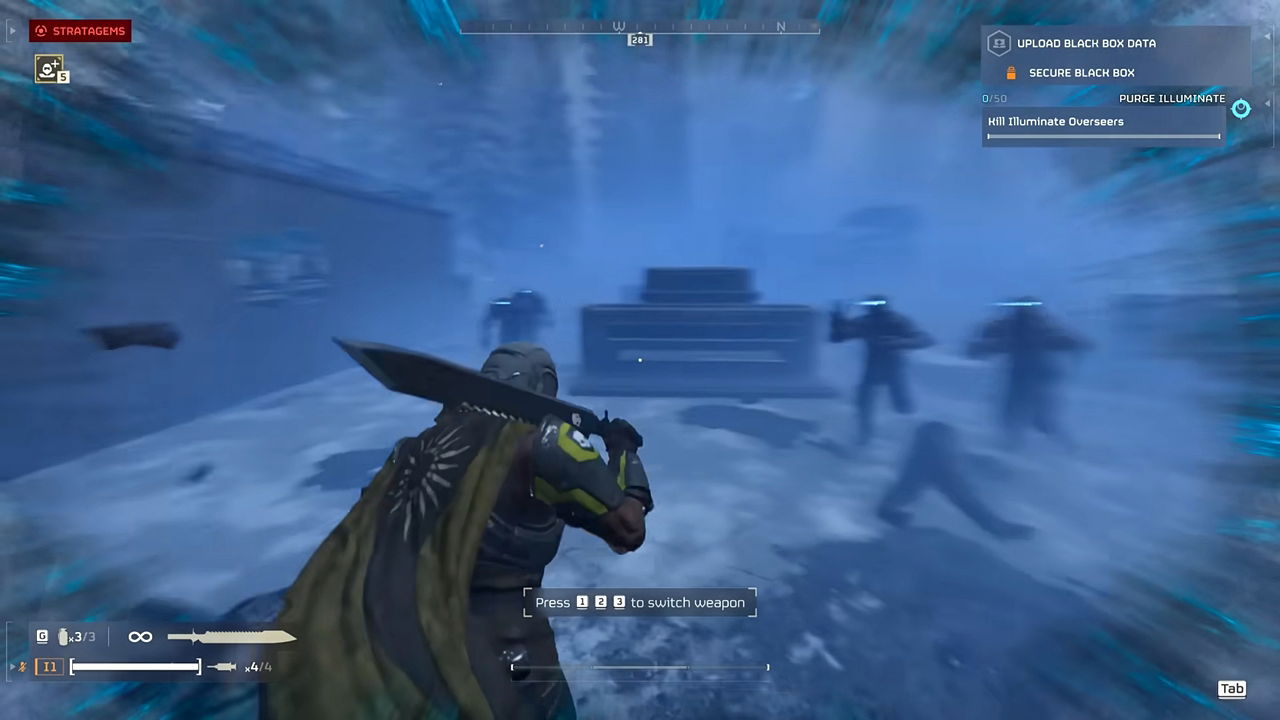Click the orange padlock beside Secure Black Box
1280x720 pixels.
[x=1012, y=72]
